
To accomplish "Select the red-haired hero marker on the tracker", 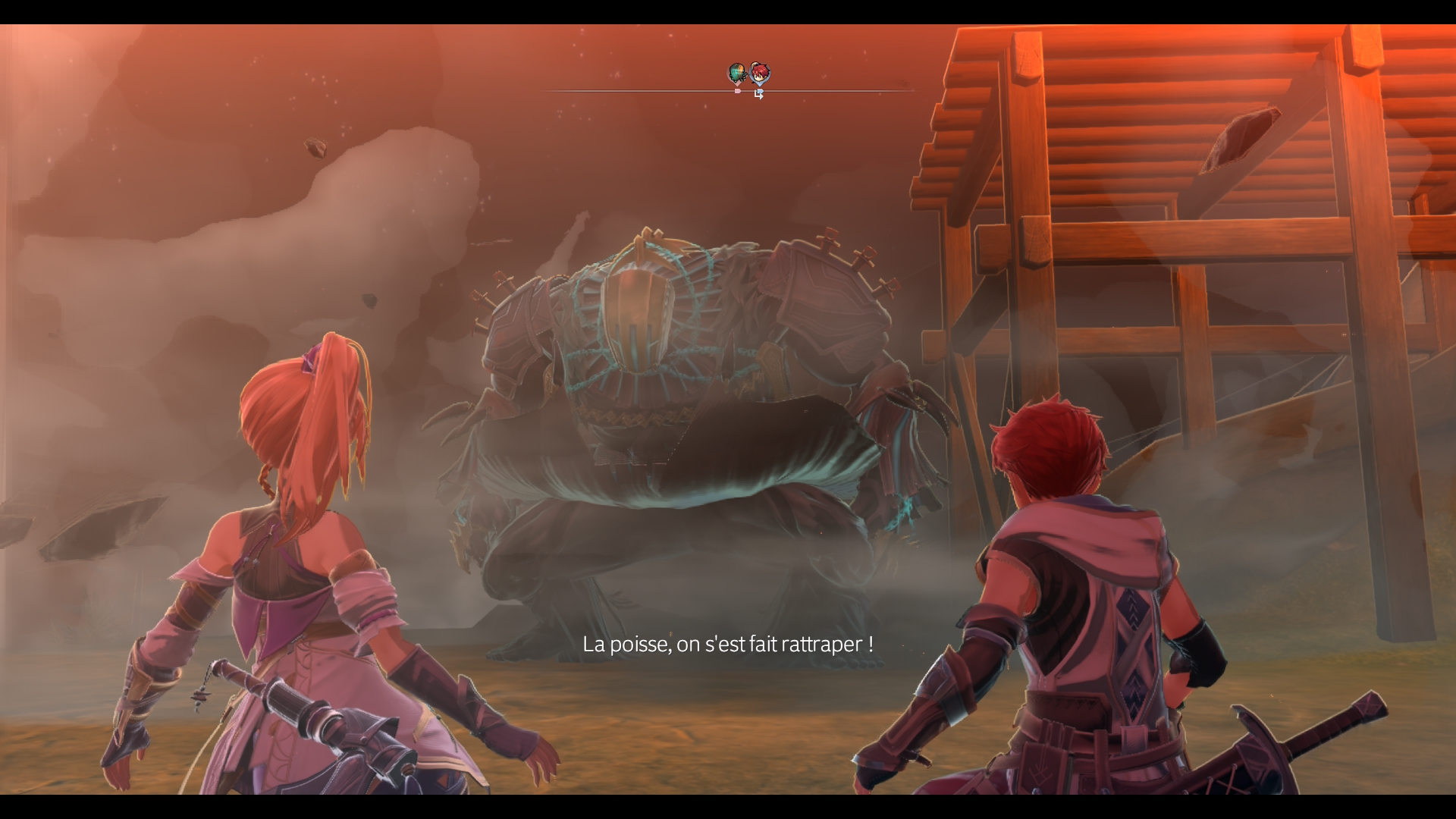I will (x=760, y=74).
